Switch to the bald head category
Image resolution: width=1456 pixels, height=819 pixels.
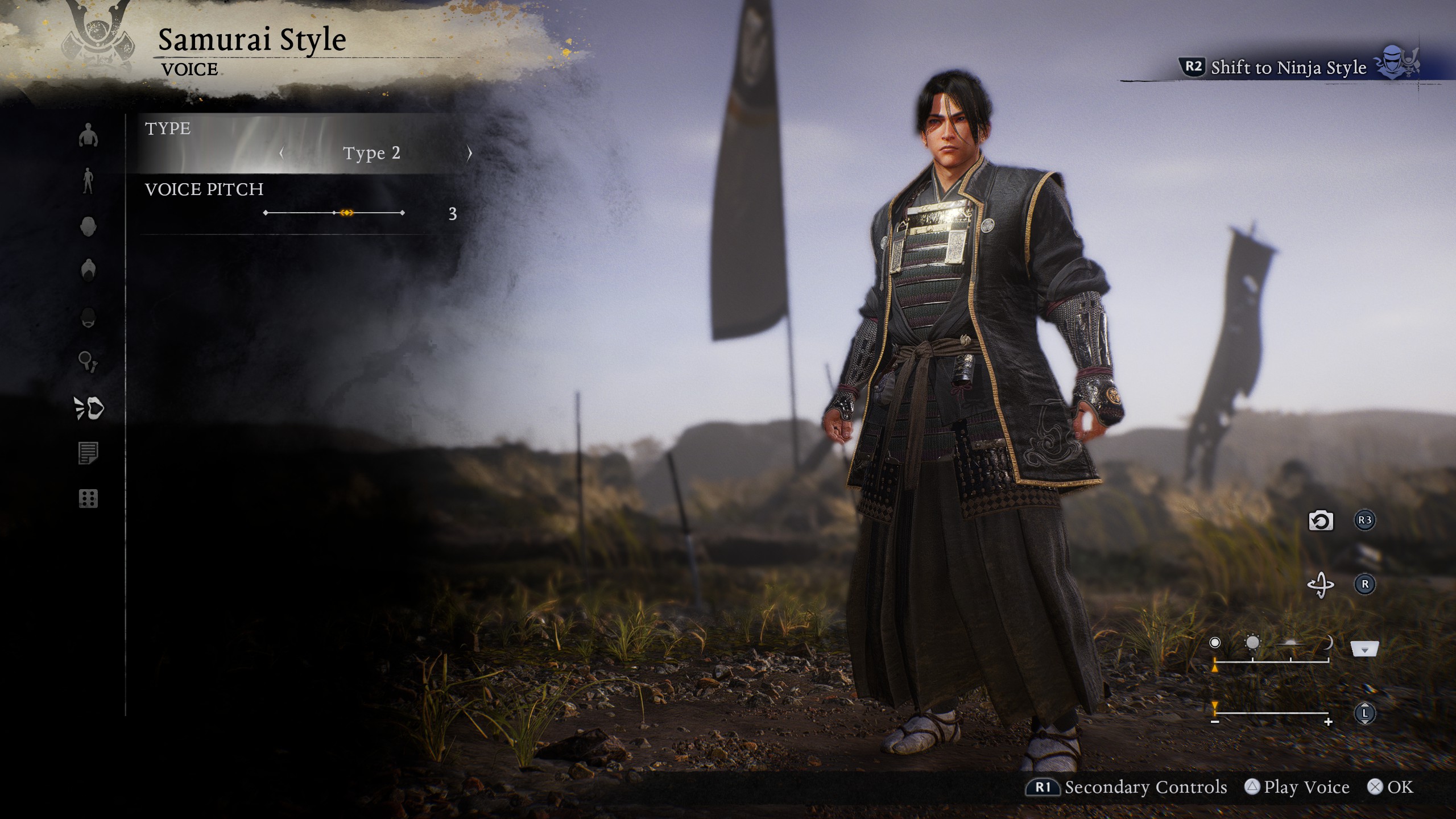88,226
